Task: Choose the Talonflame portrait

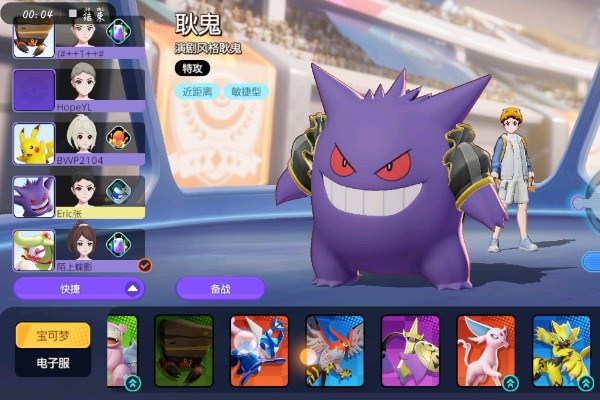Action: click(x=334, y=352)
